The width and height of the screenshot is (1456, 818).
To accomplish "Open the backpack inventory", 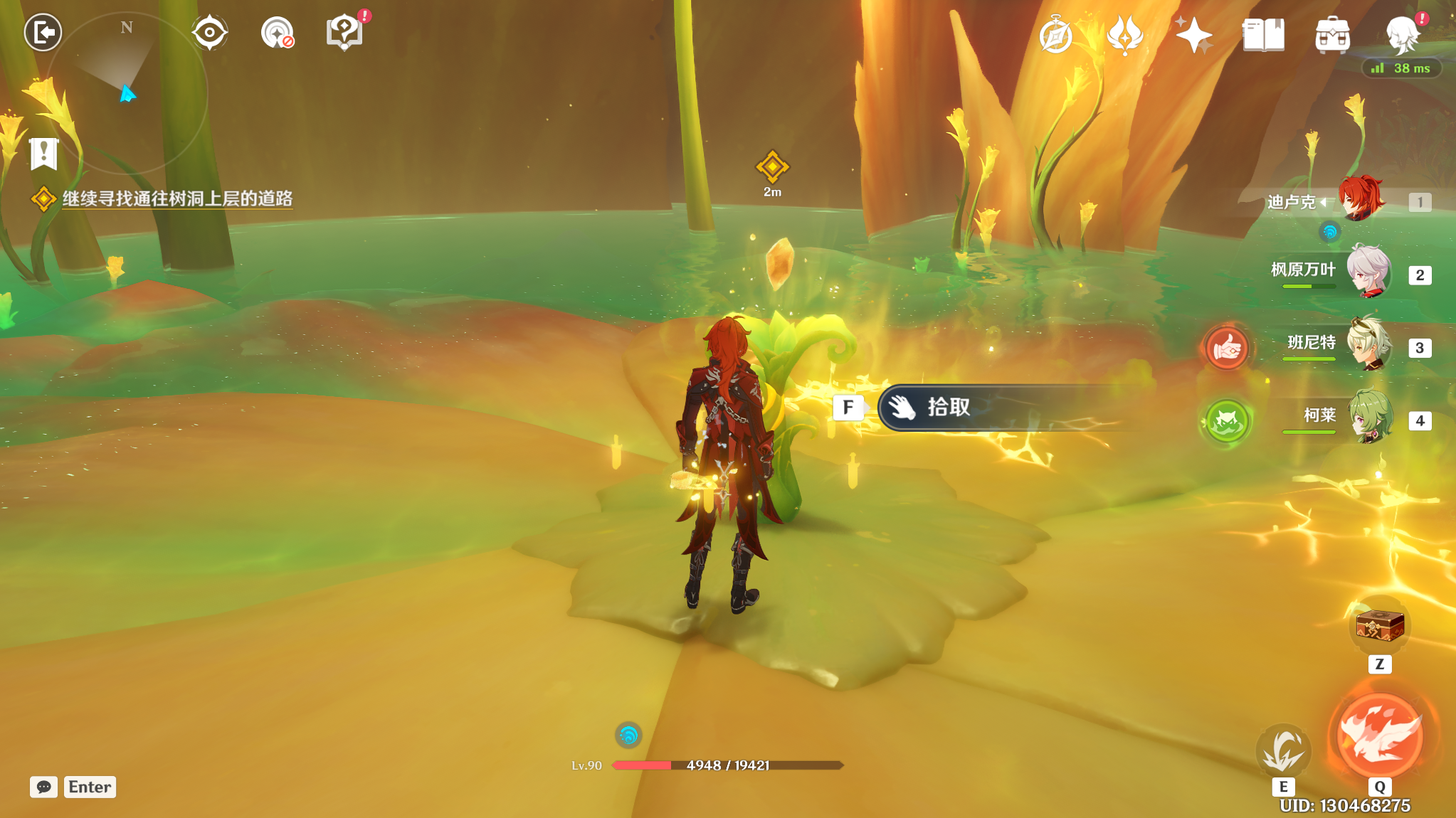I will pos(1332,36).
